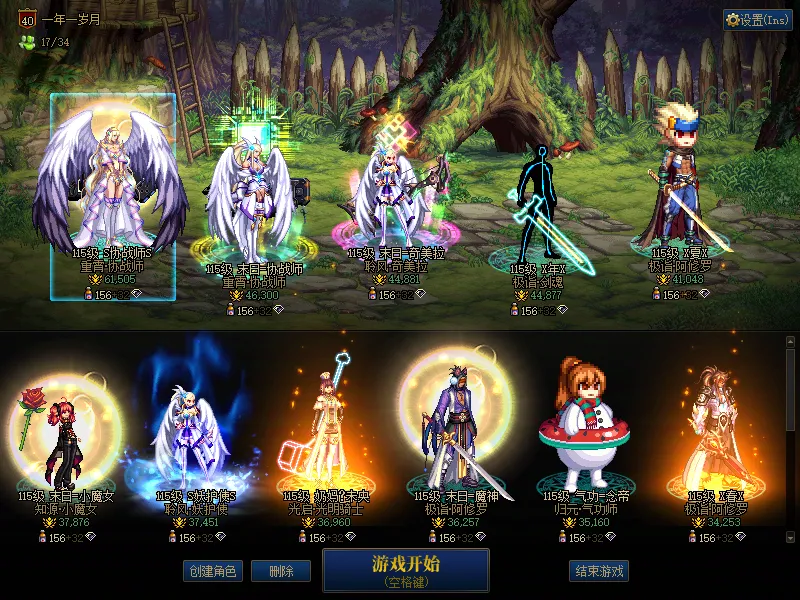Start the game with 游戏开始
Image resolution: width=800 pixels, height=600 pixels.
(405, 569)
